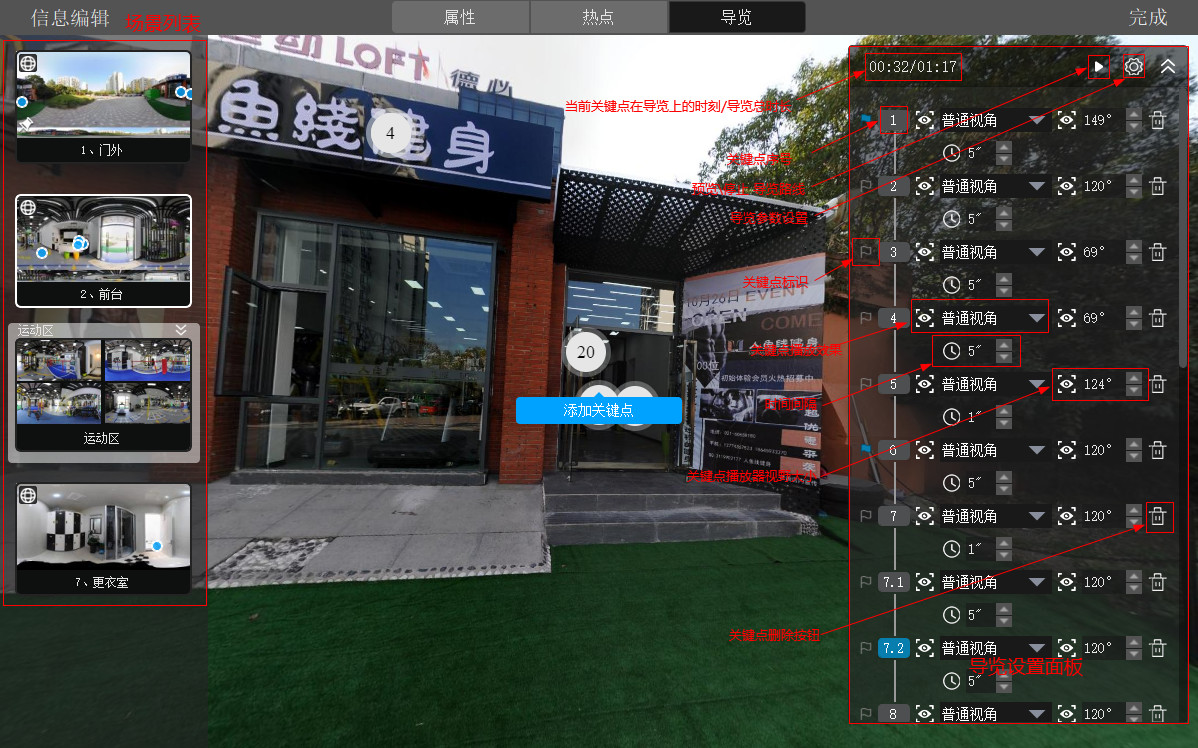The height and width of the screenshot is (748, 1198).
Task: Open the 热点 tab
Action: click(598, 17)
